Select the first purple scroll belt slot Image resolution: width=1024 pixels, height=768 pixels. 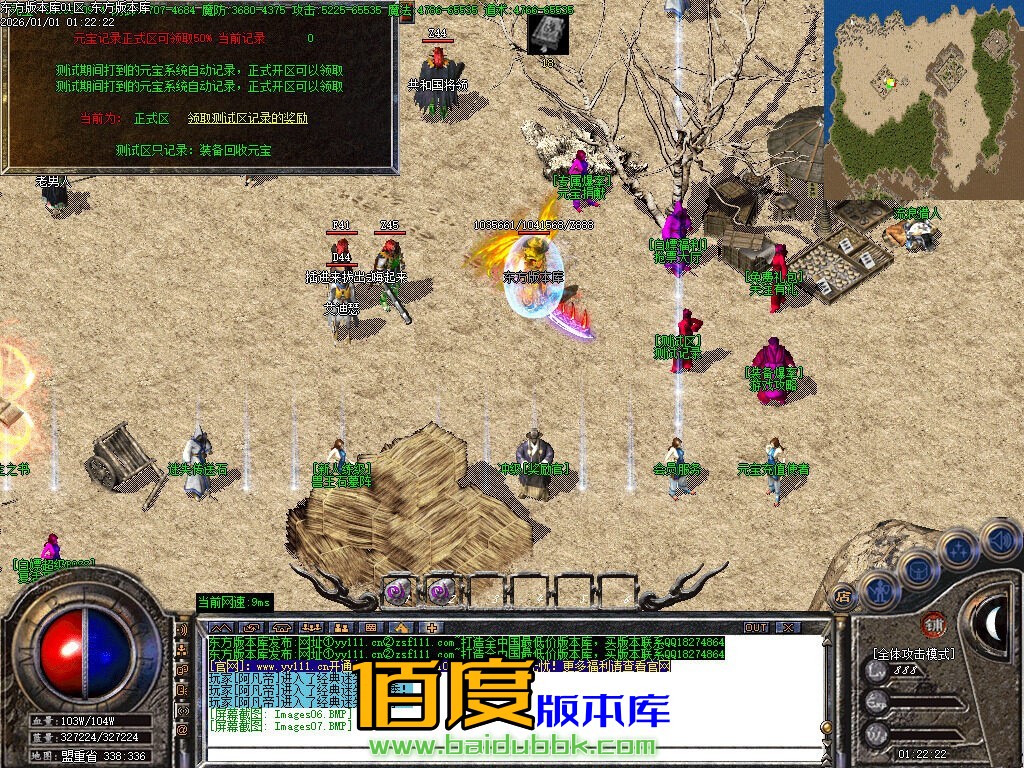coord(398,590)
